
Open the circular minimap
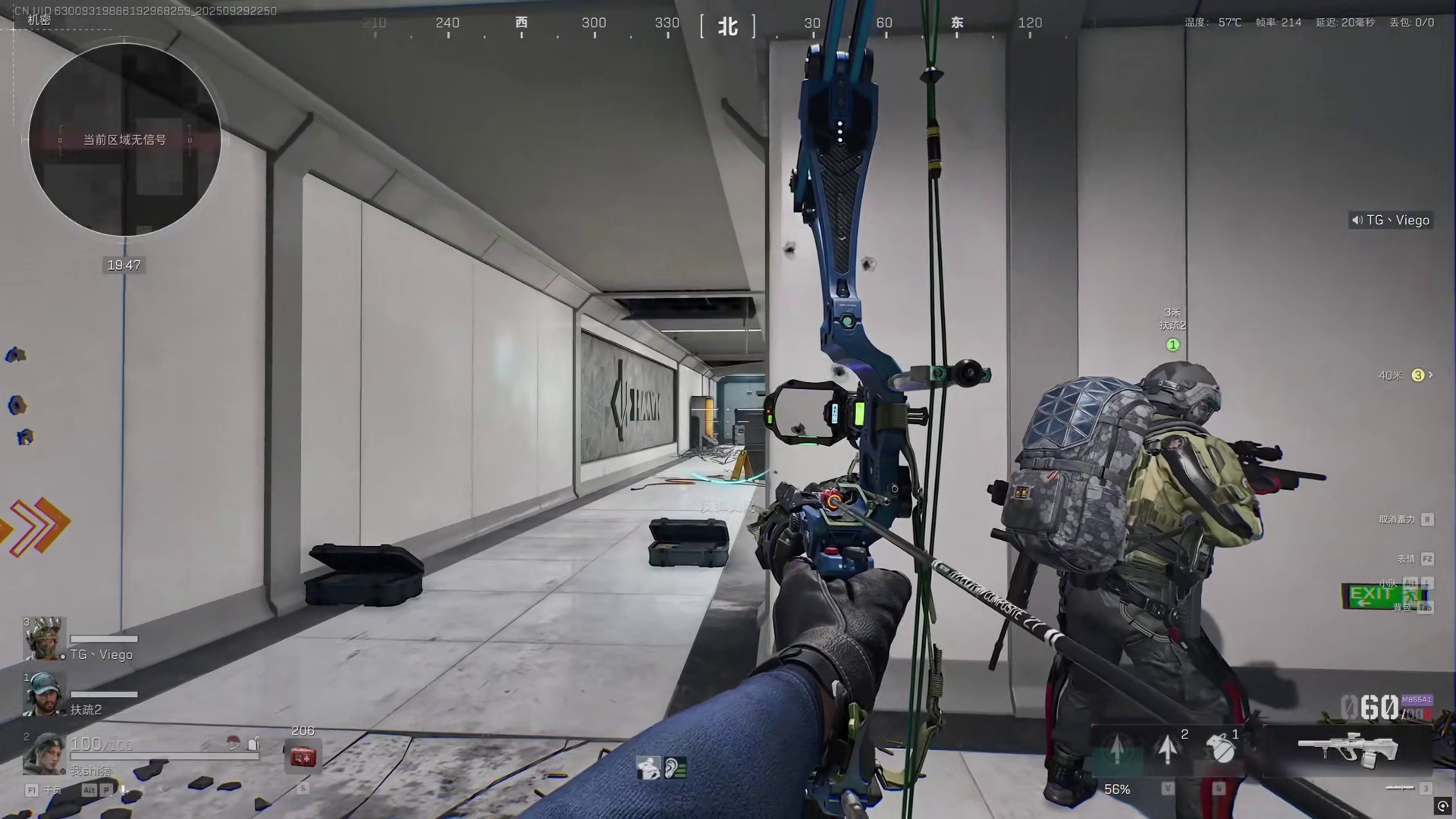[x=124, y=140]
